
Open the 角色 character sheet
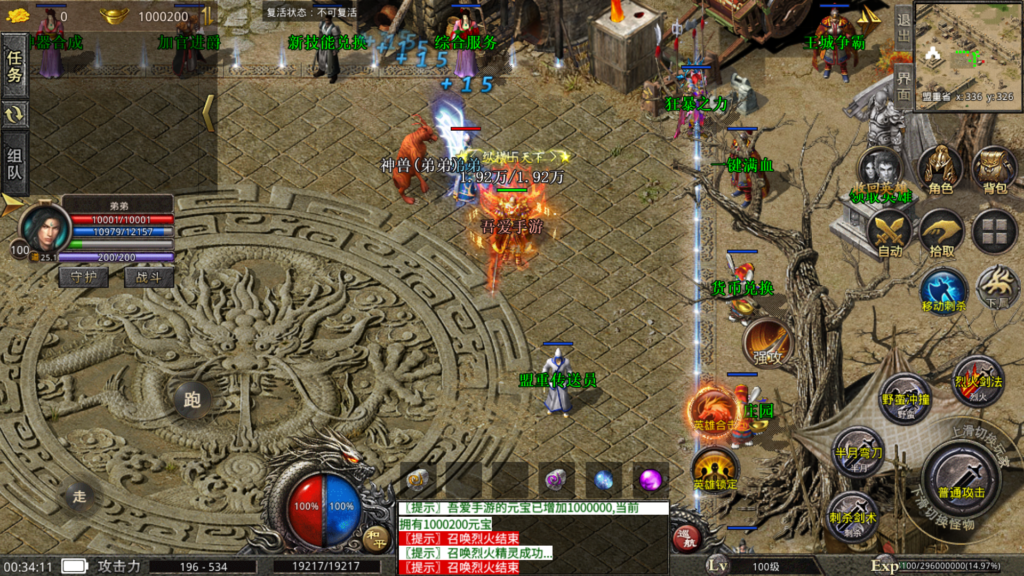tap(939, 168)
